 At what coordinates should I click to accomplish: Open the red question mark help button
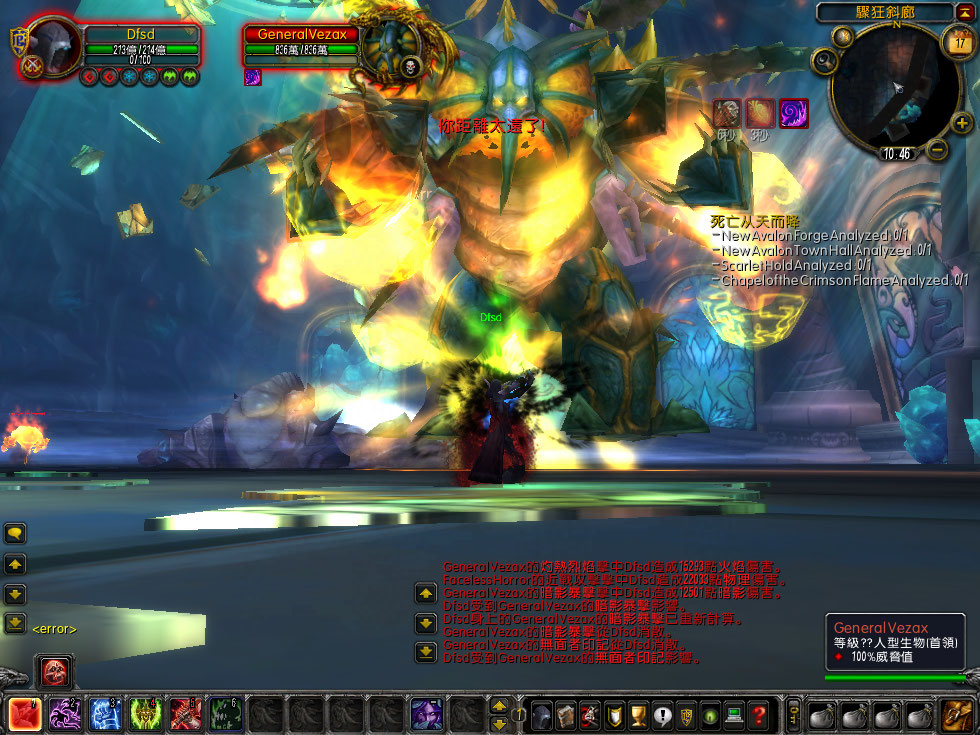[x=759, y=715]
